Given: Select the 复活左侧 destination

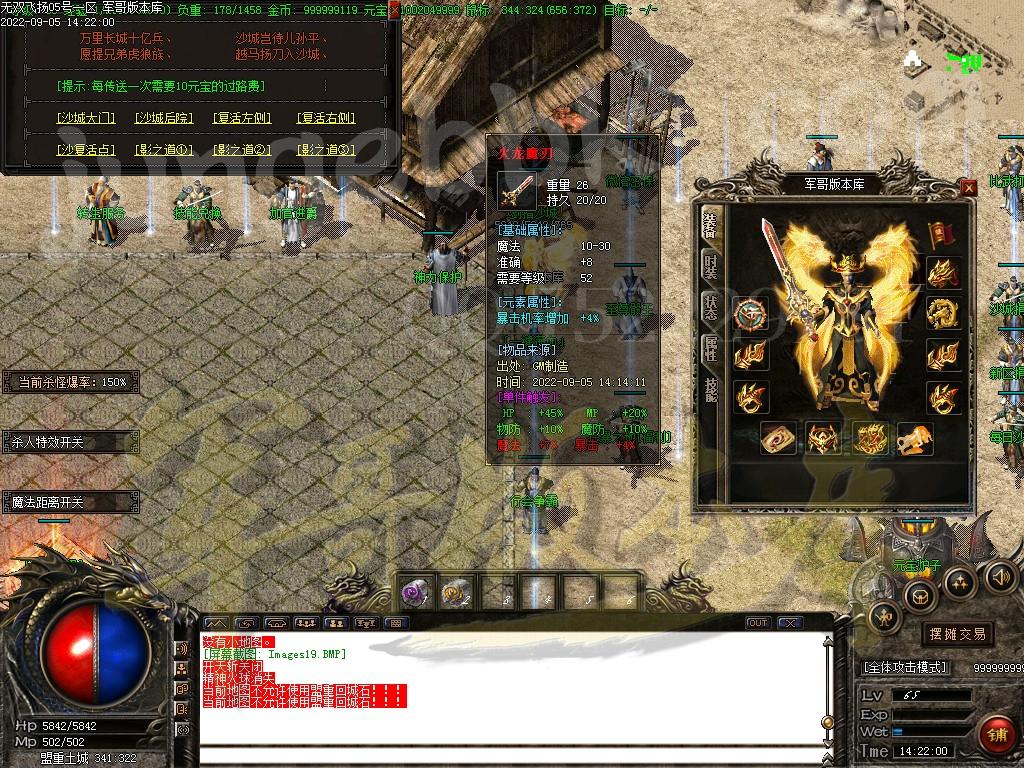Looking at the screenshot, I should [x=242, y=118].
